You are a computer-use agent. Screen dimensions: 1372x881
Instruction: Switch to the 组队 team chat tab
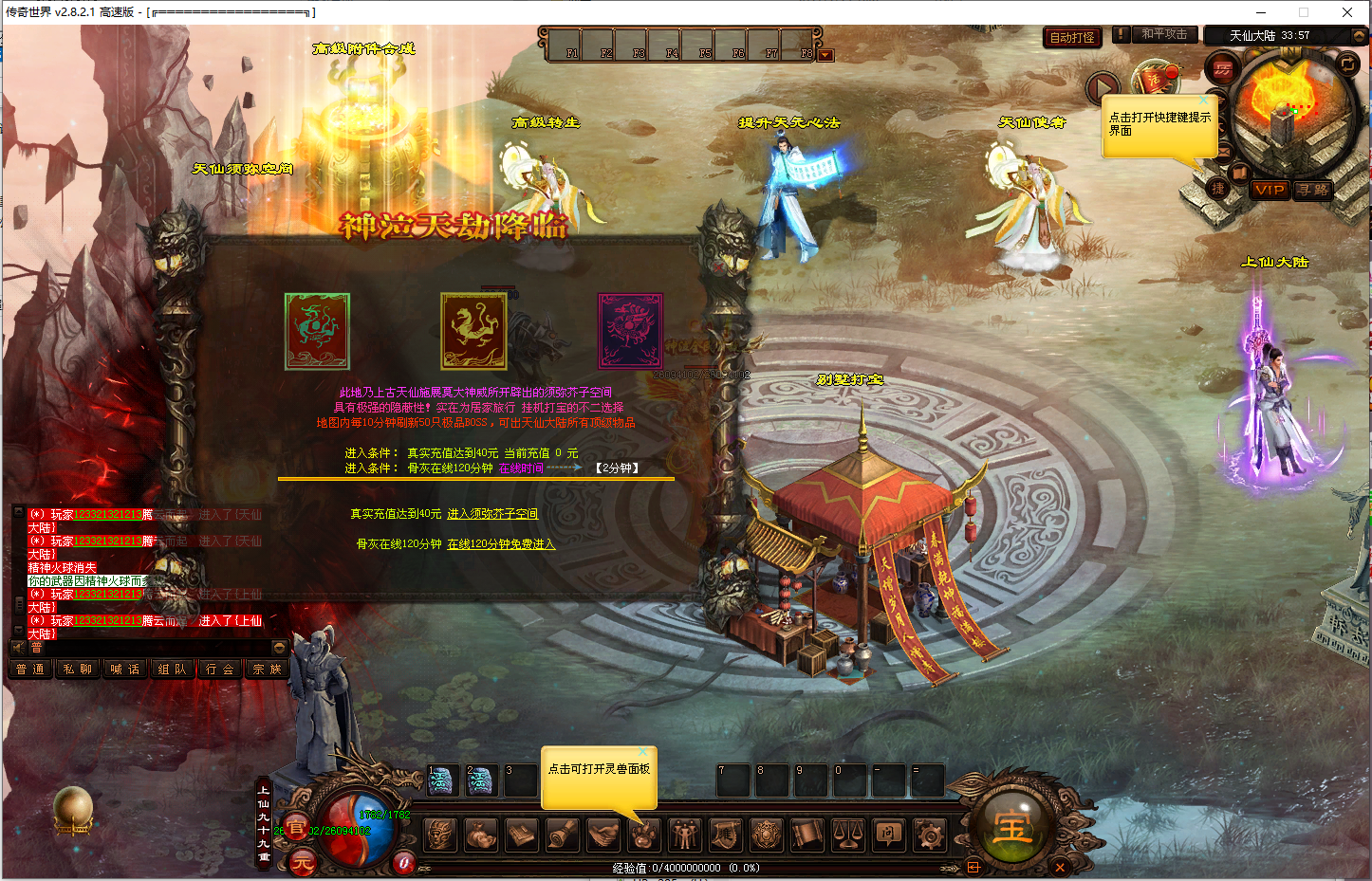[x=172, y=670]
